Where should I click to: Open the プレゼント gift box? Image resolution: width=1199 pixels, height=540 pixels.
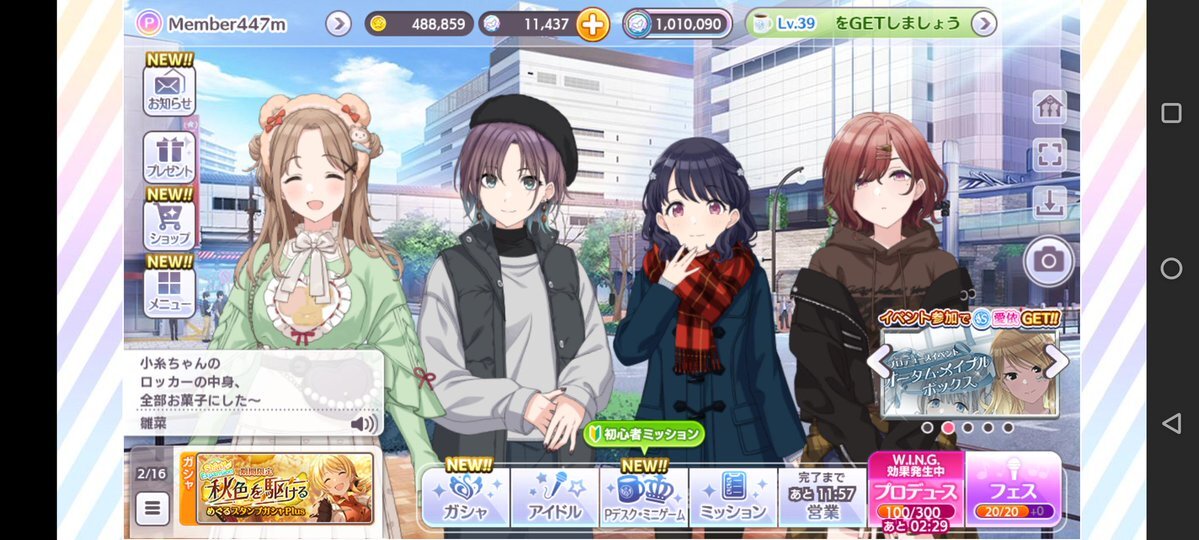click(x=169, y=157)
